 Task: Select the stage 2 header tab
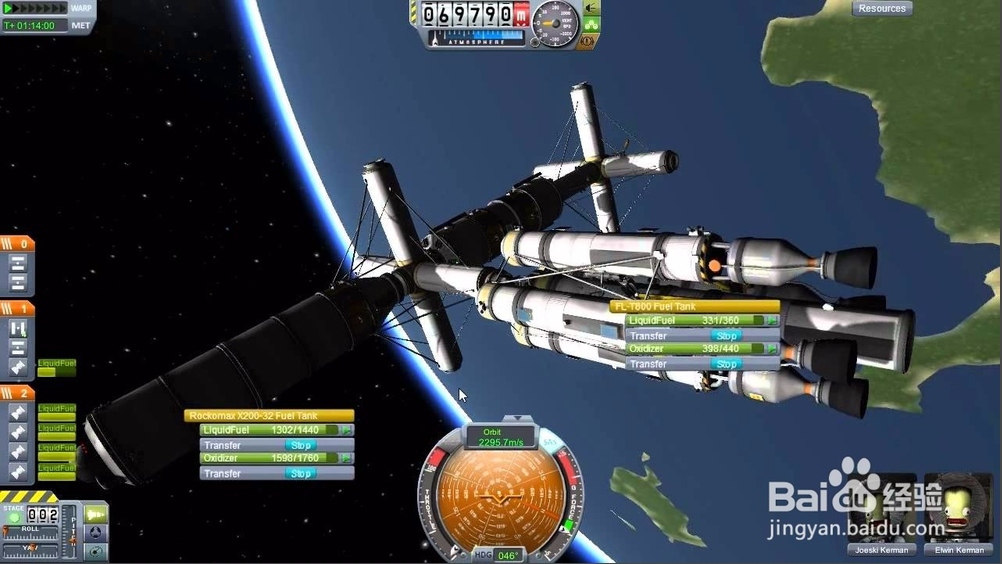coord(17,393)
